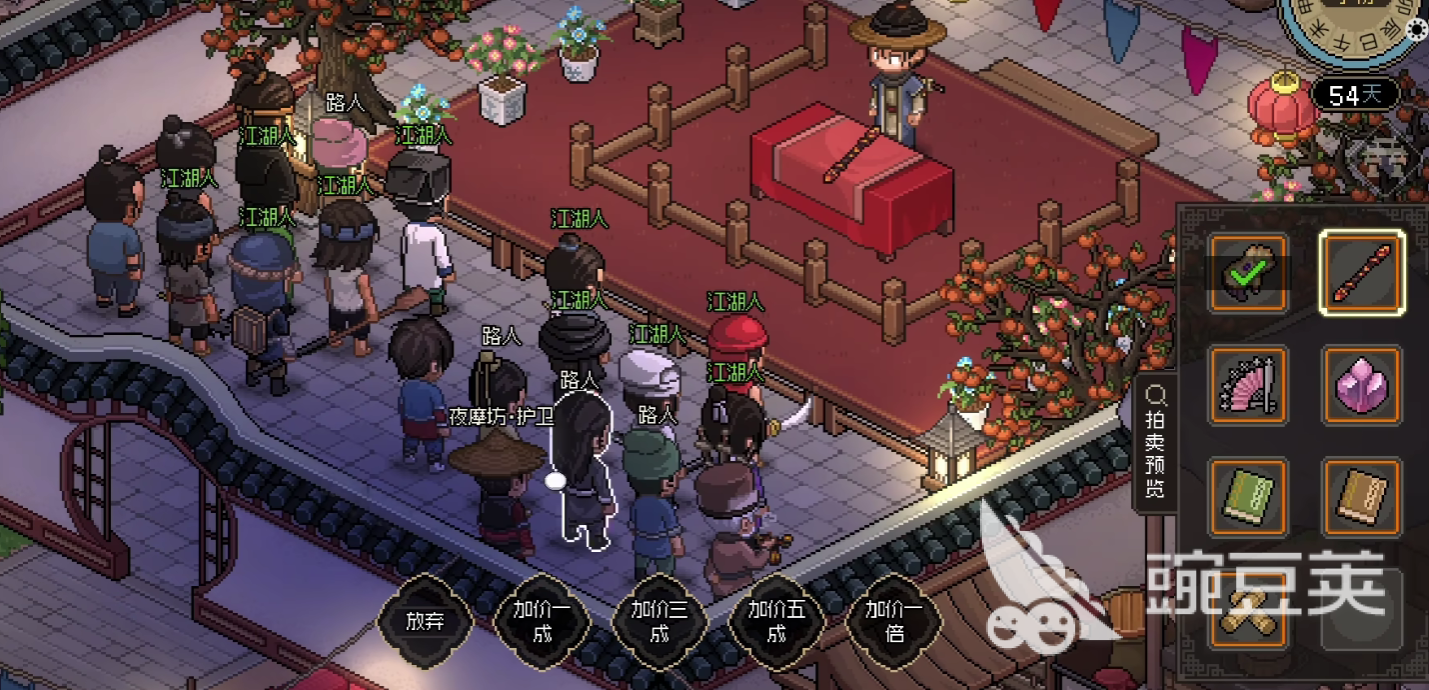1429x690 pixels.
Task: Select the crossed bamboo scrolls item
Action: (x=1247, y=610)
